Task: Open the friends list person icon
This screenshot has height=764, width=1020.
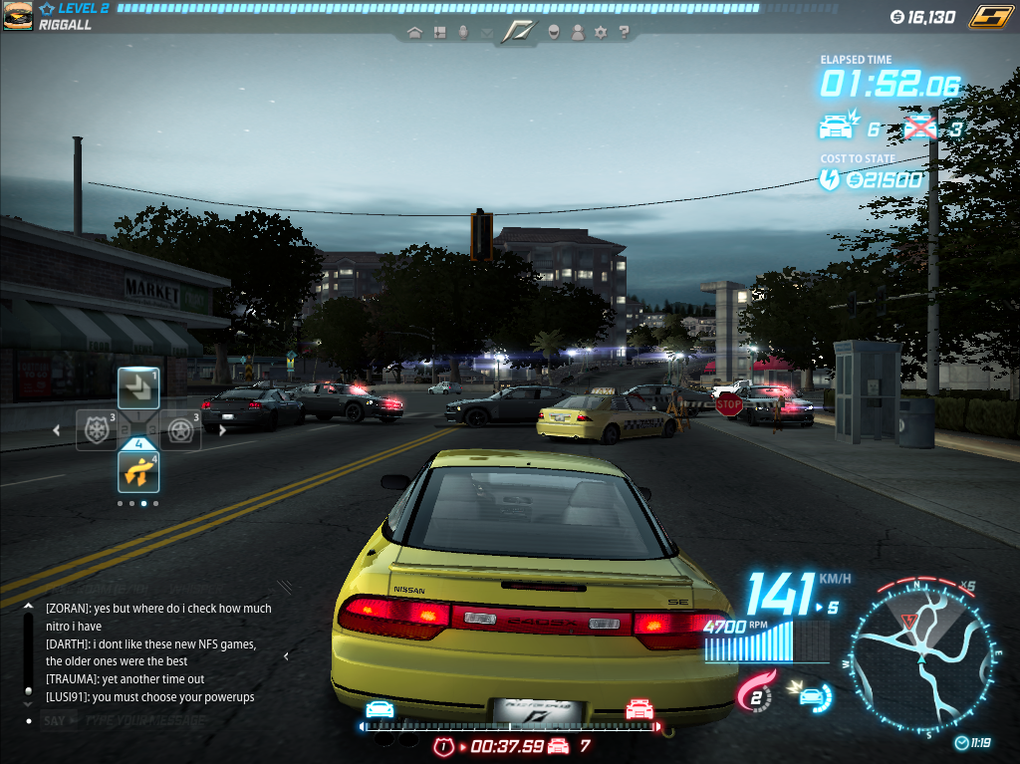Action: point(577,32)
